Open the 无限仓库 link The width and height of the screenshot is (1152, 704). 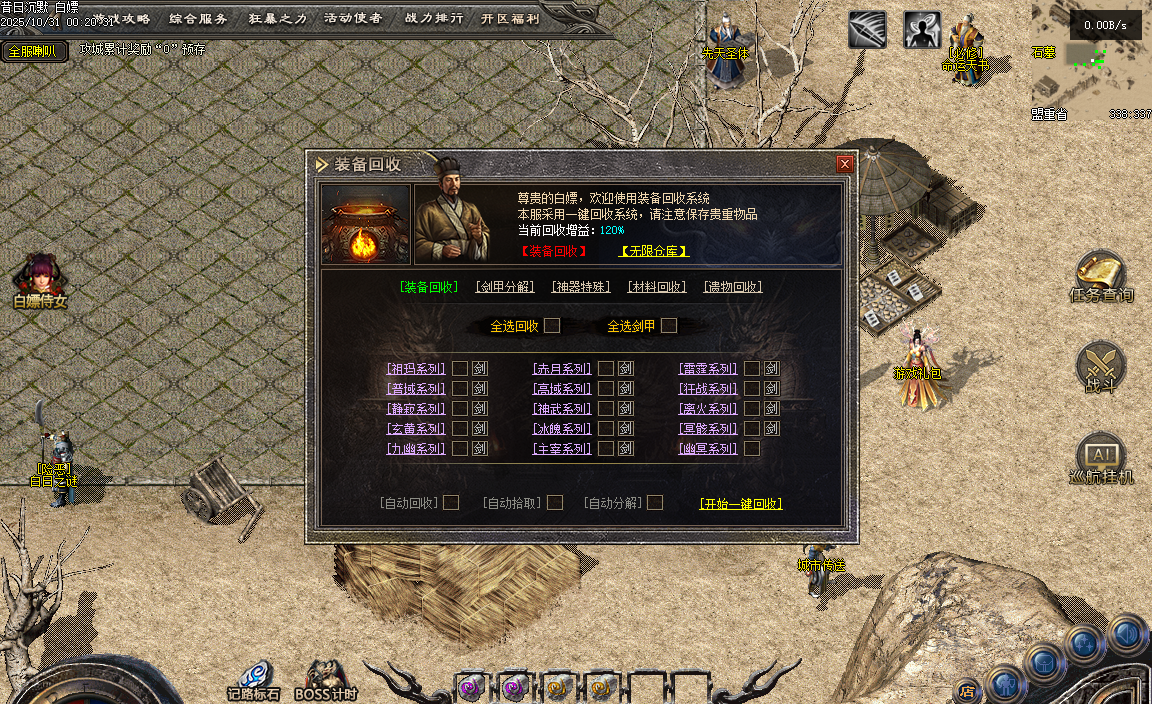tap(654, 251)
